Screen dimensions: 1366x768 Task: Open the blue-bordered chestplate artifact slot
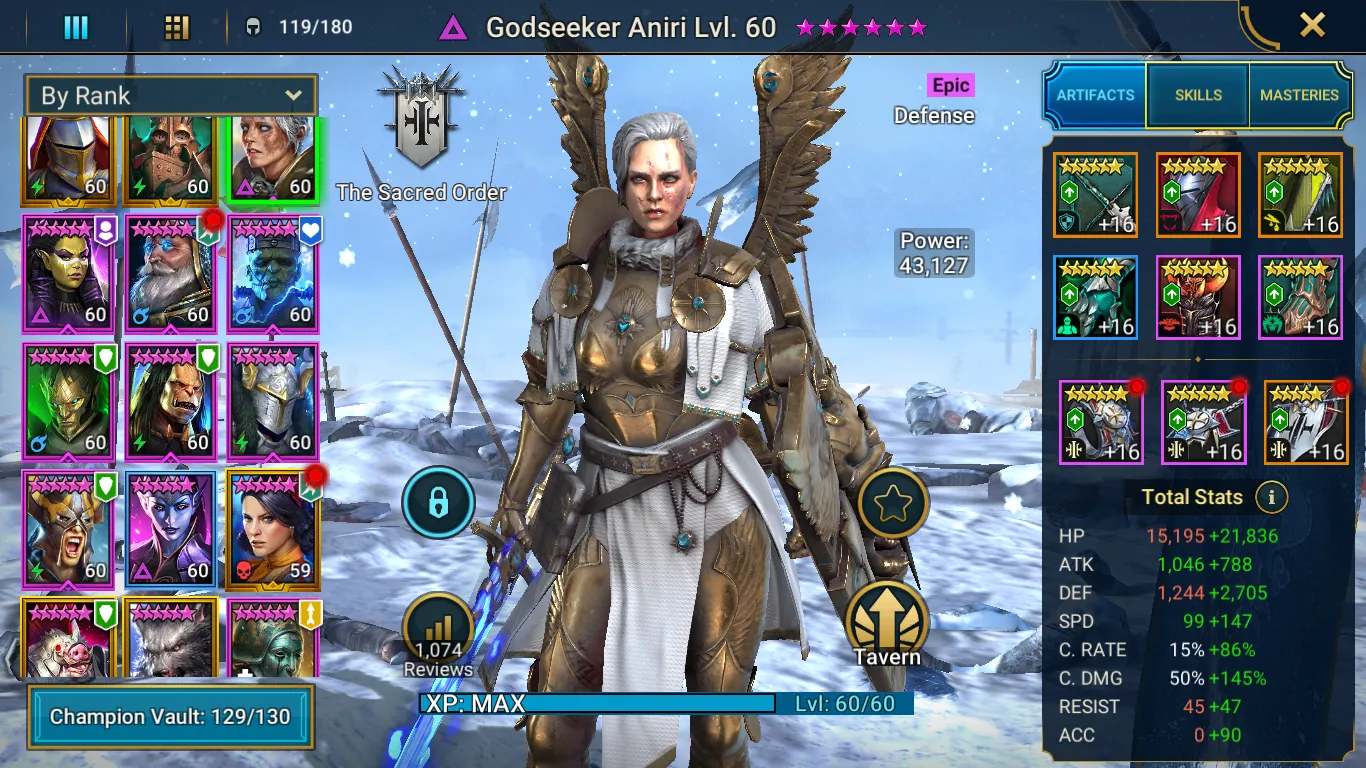coord(1095,298)
